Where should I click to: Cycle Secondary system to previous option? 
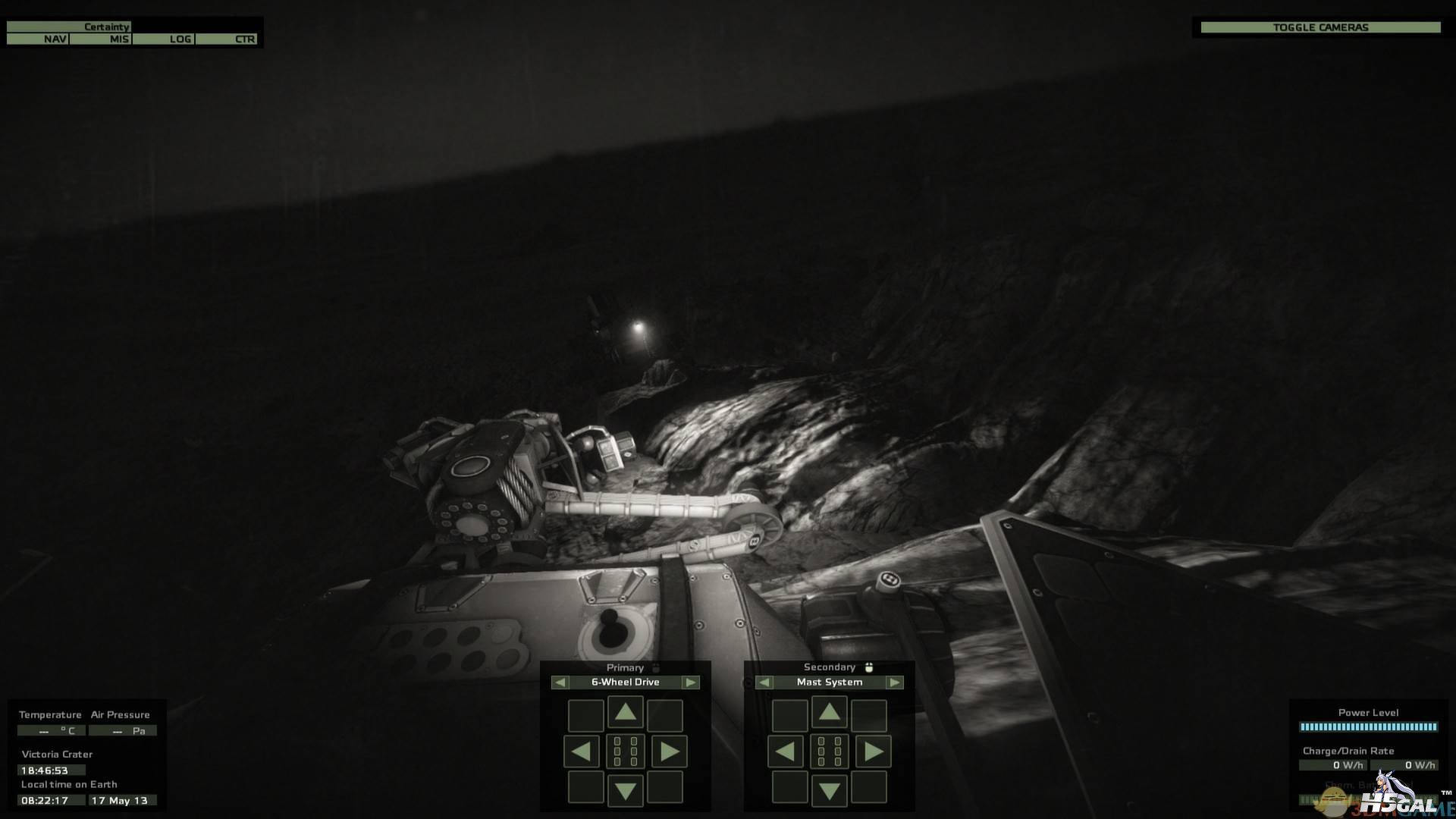click(x=764, y=682)
